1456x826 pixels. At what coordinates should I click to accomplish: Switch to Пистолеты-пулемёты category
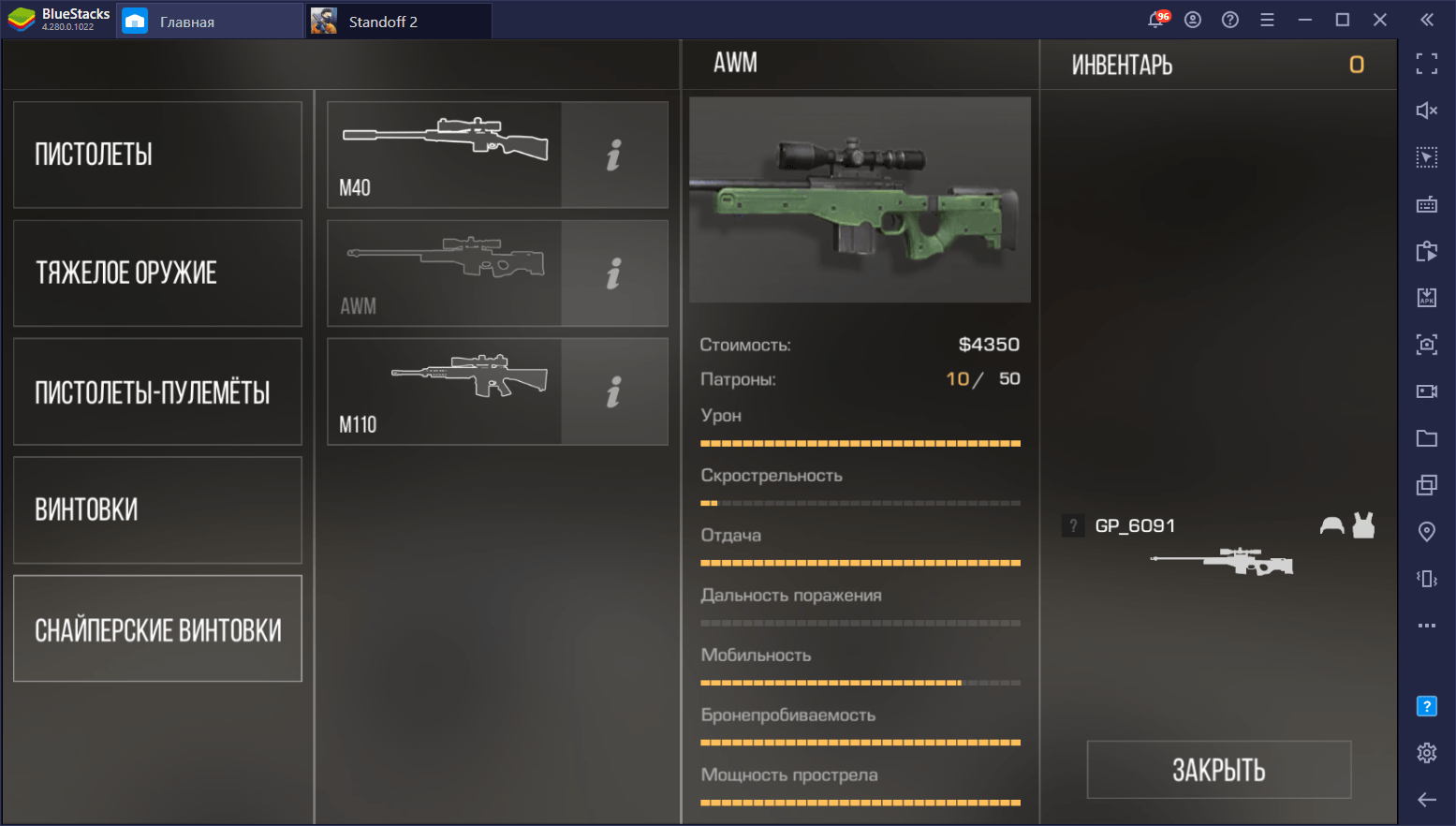(x=157, y=391)
